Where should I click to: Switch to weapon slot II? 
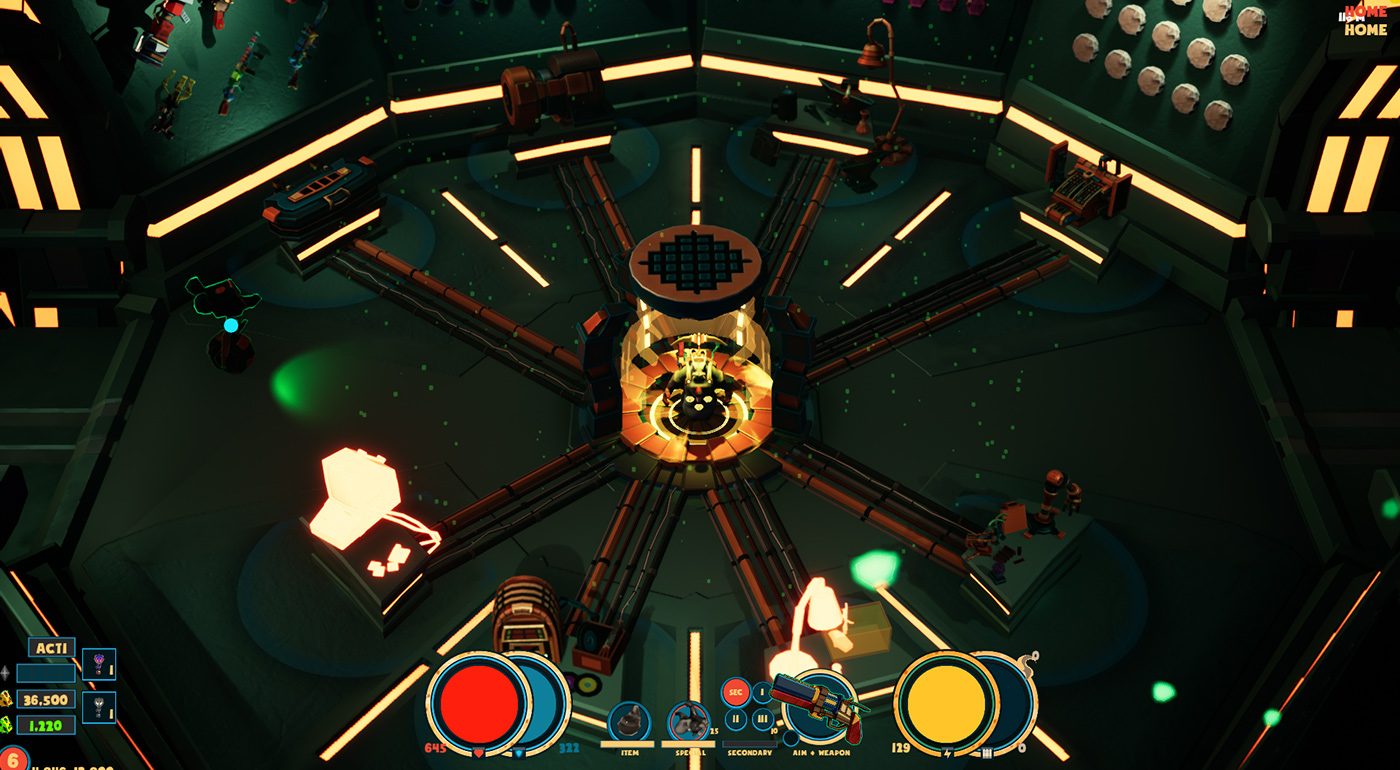click(736, 718)
